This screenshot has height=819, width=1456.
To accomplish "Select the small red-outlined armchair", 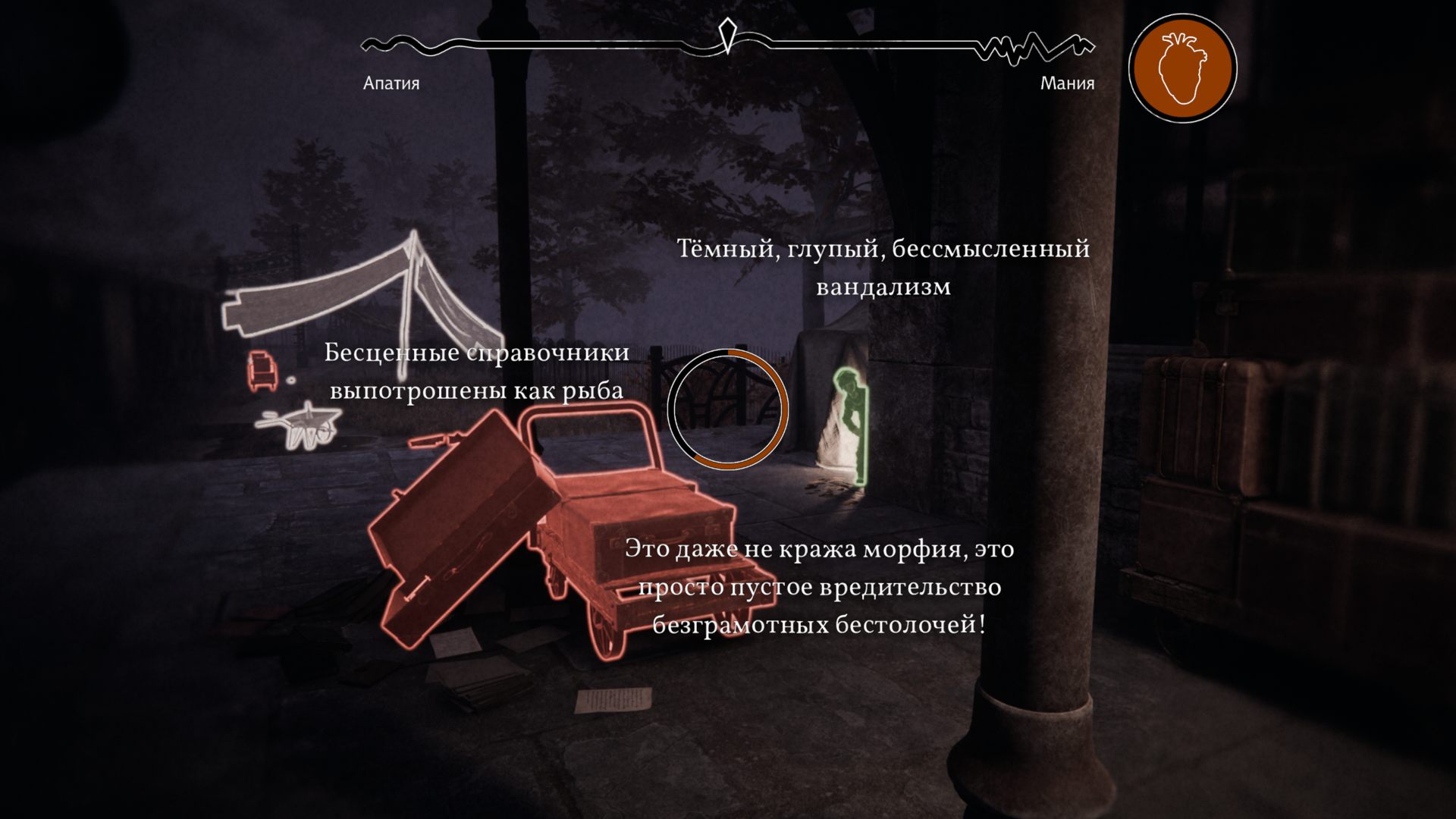I will 261,369.
